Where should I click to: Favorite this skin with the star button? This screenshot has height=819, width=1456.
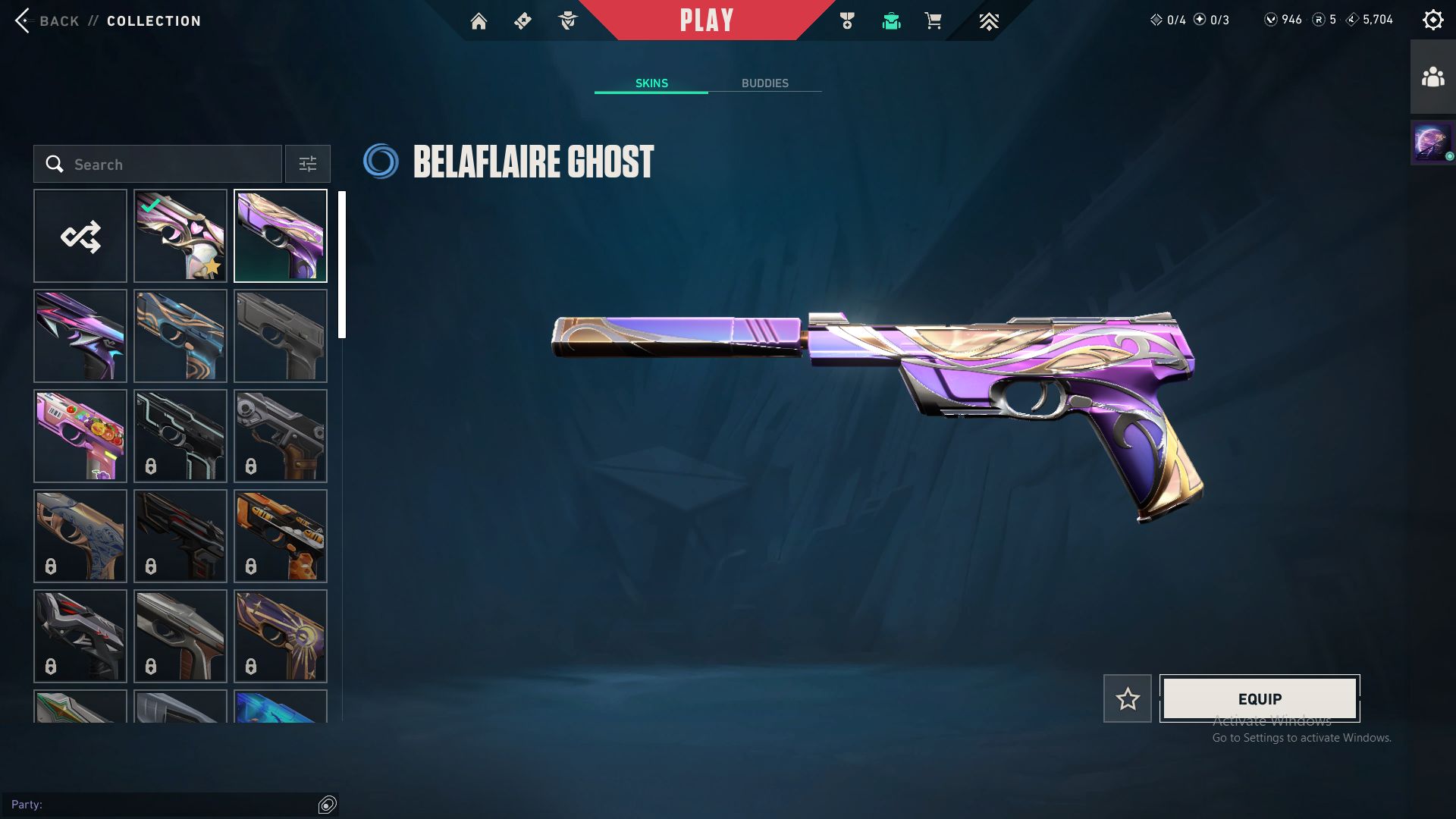1127,698
